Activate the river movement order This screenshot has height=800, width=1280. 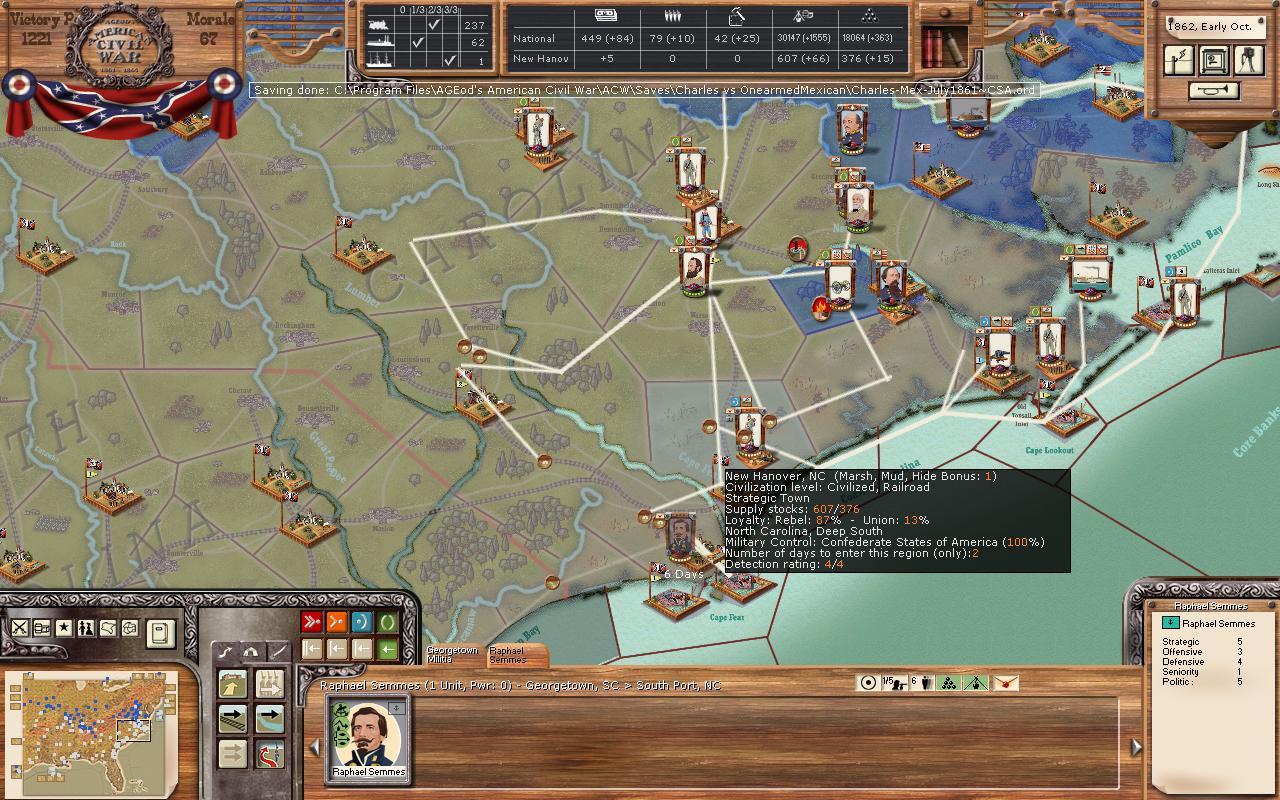pos(269,718)
